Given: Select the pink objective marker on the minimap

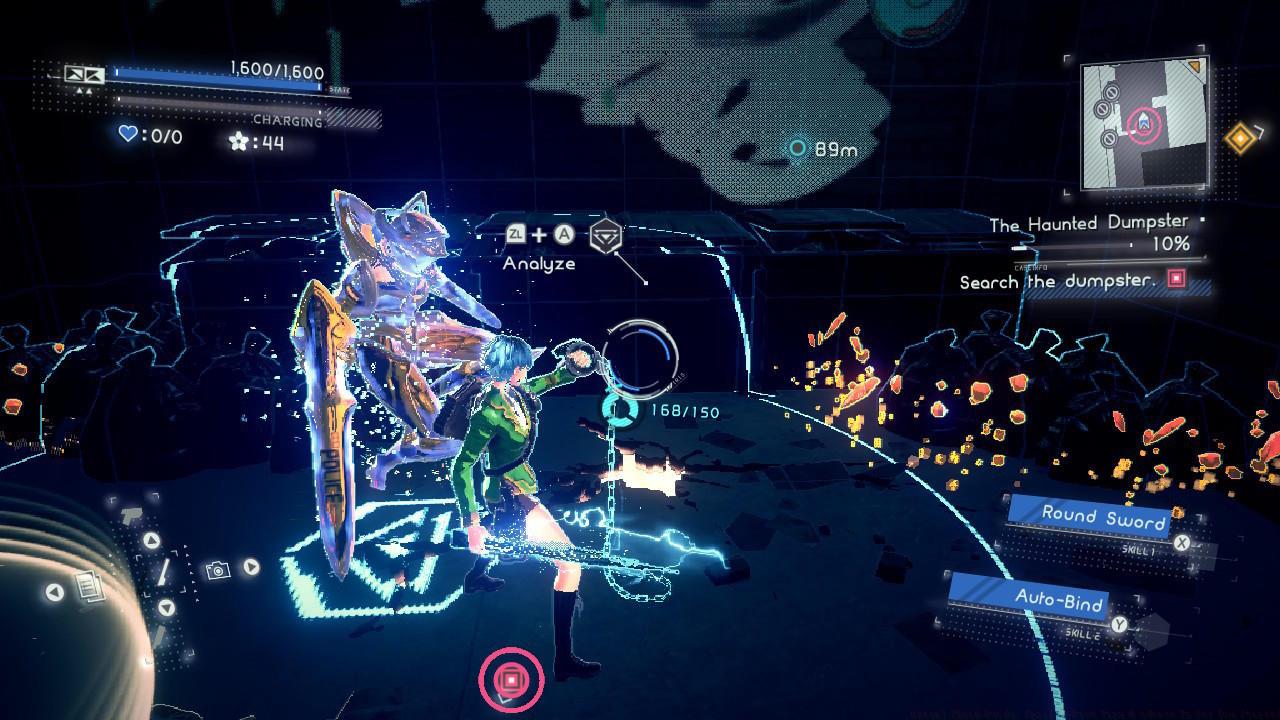Looking at the screenshot, I should coord(1144,125).
